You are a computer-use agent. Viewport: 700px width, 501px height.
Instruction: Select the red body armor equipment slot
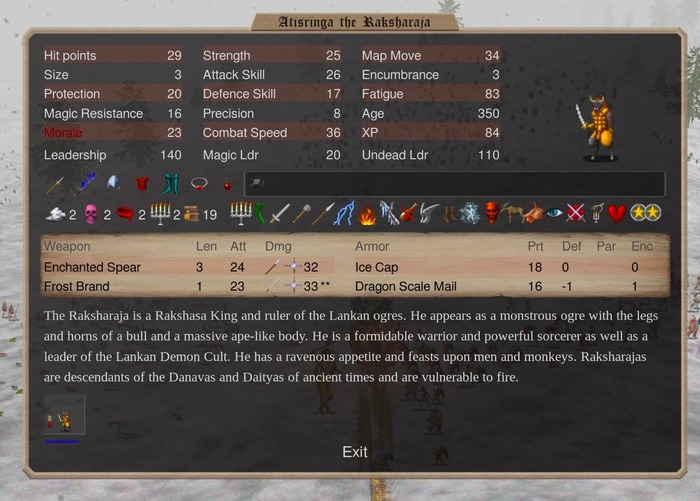pos(141,184)
